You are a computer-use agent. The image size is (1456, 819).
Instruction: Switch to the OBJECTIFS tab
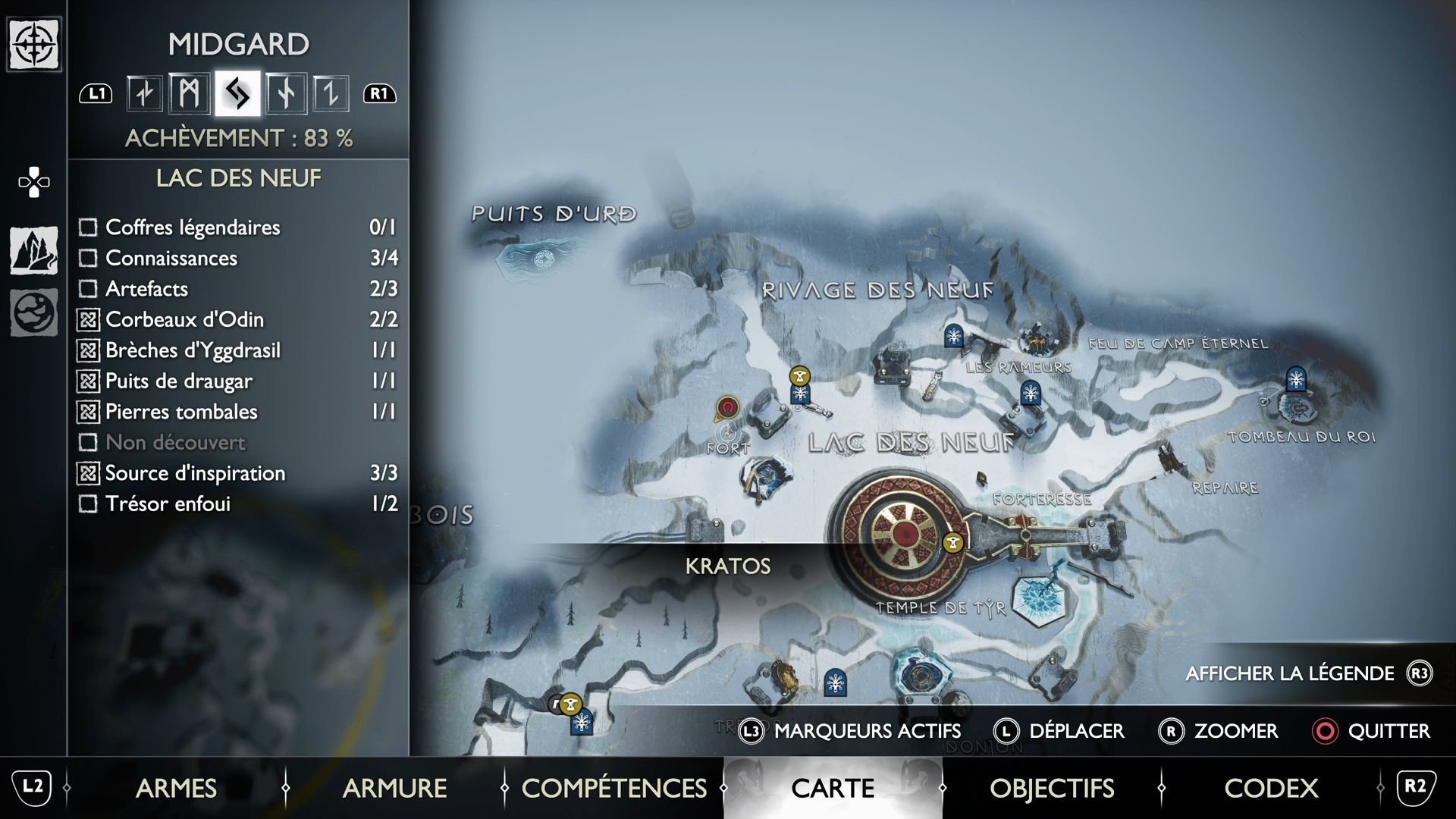click(x=1053, y=788)
